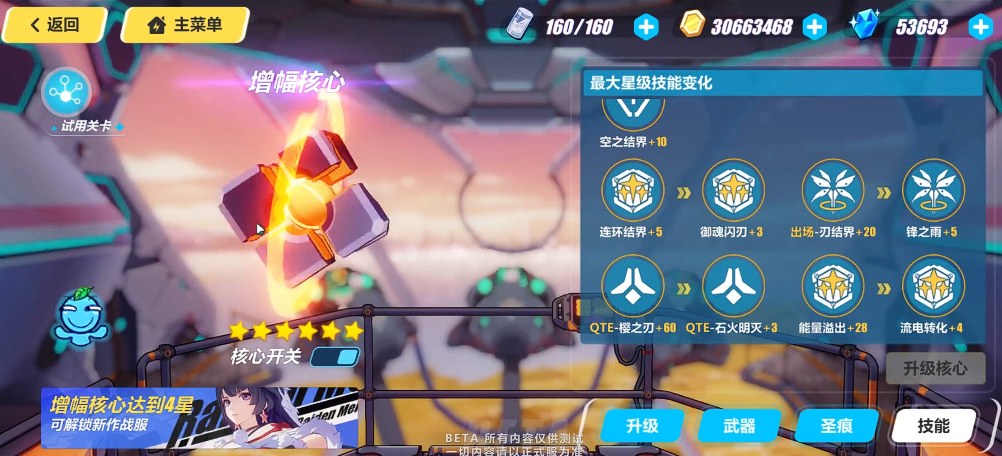This screenshot has height=456, width=1002.
Task: Switch to the 圣痕 stigmata tab
Action: 836,425
